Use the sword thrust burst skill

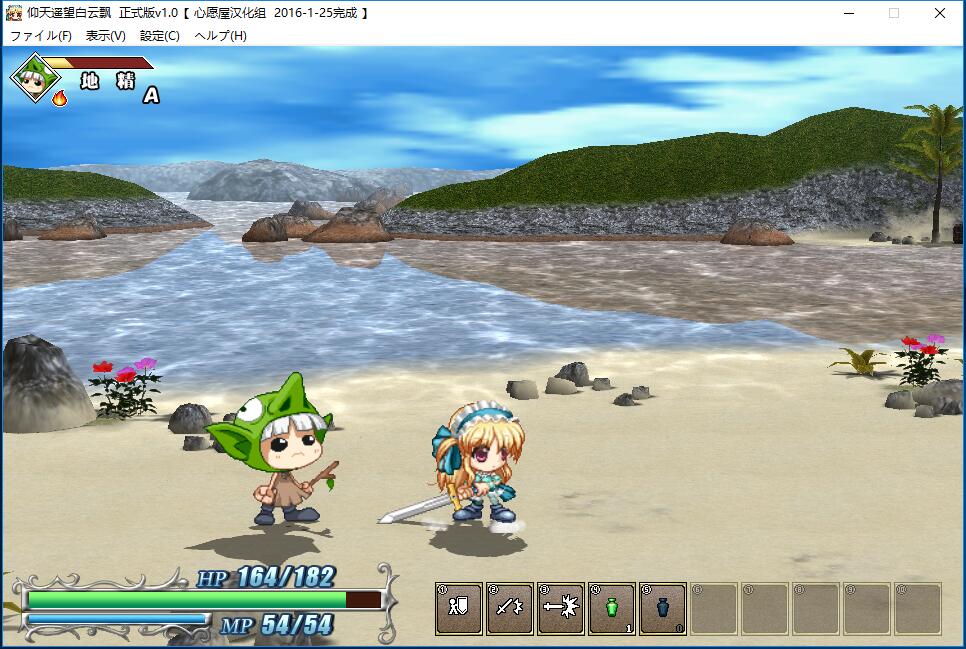[x=561, y=608]
